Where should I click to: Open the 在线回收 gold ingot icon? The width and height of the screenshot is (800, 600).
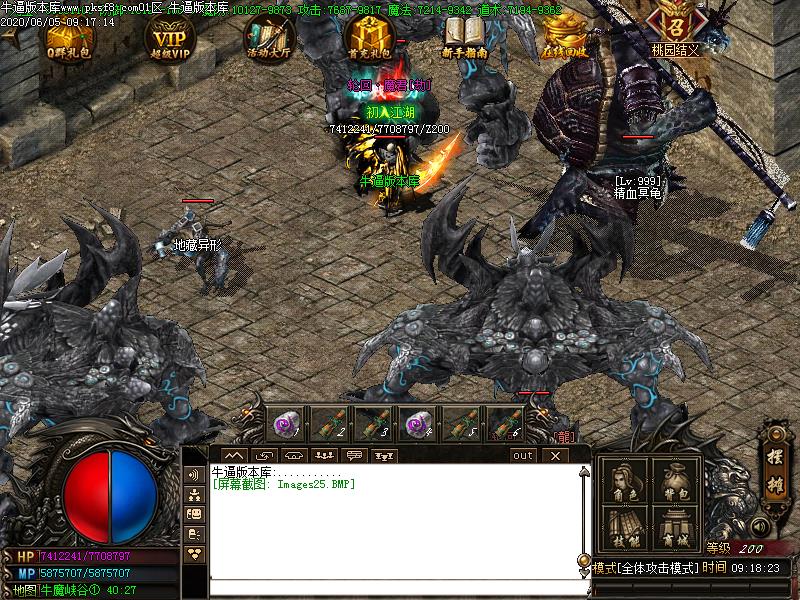coord(564,33)
